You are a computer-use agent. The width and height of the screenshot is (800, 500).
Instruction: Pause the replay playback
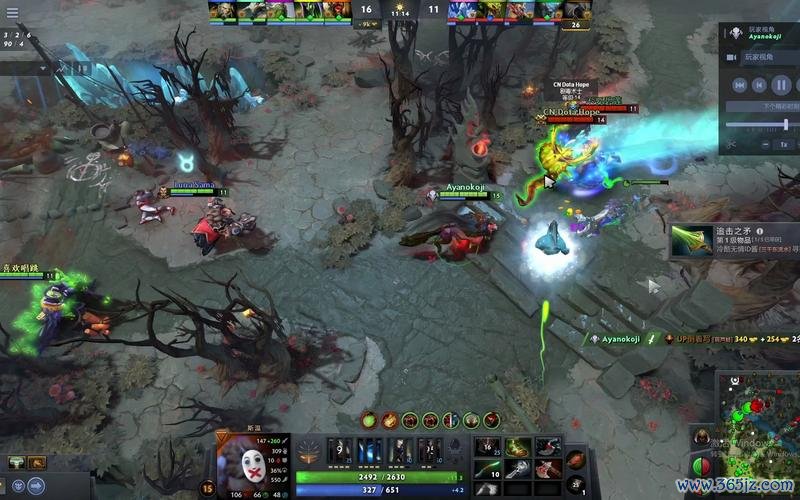click(x=782, y=85)
